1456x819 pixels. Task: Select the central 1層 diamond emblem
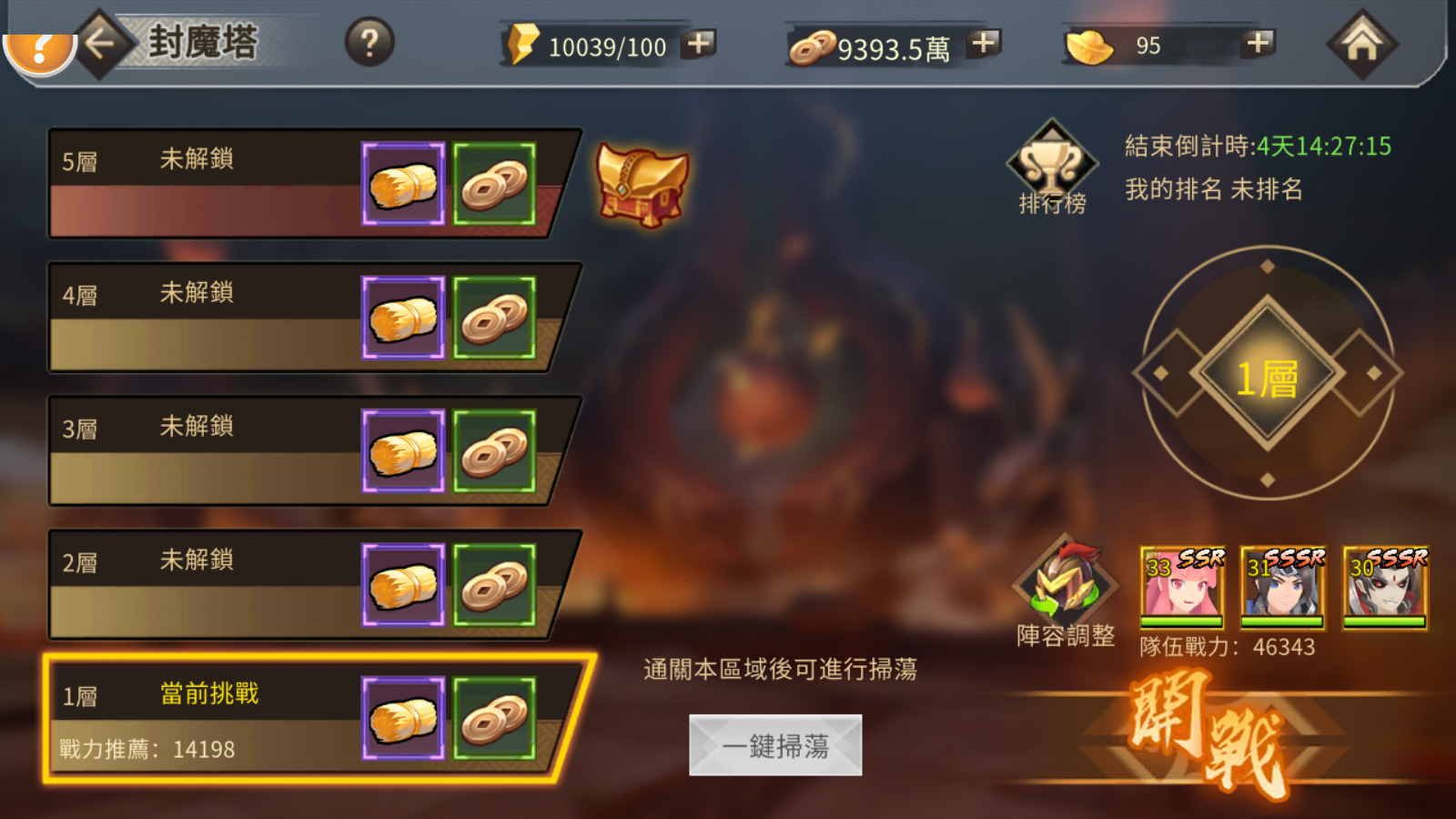coord(1268,373)
